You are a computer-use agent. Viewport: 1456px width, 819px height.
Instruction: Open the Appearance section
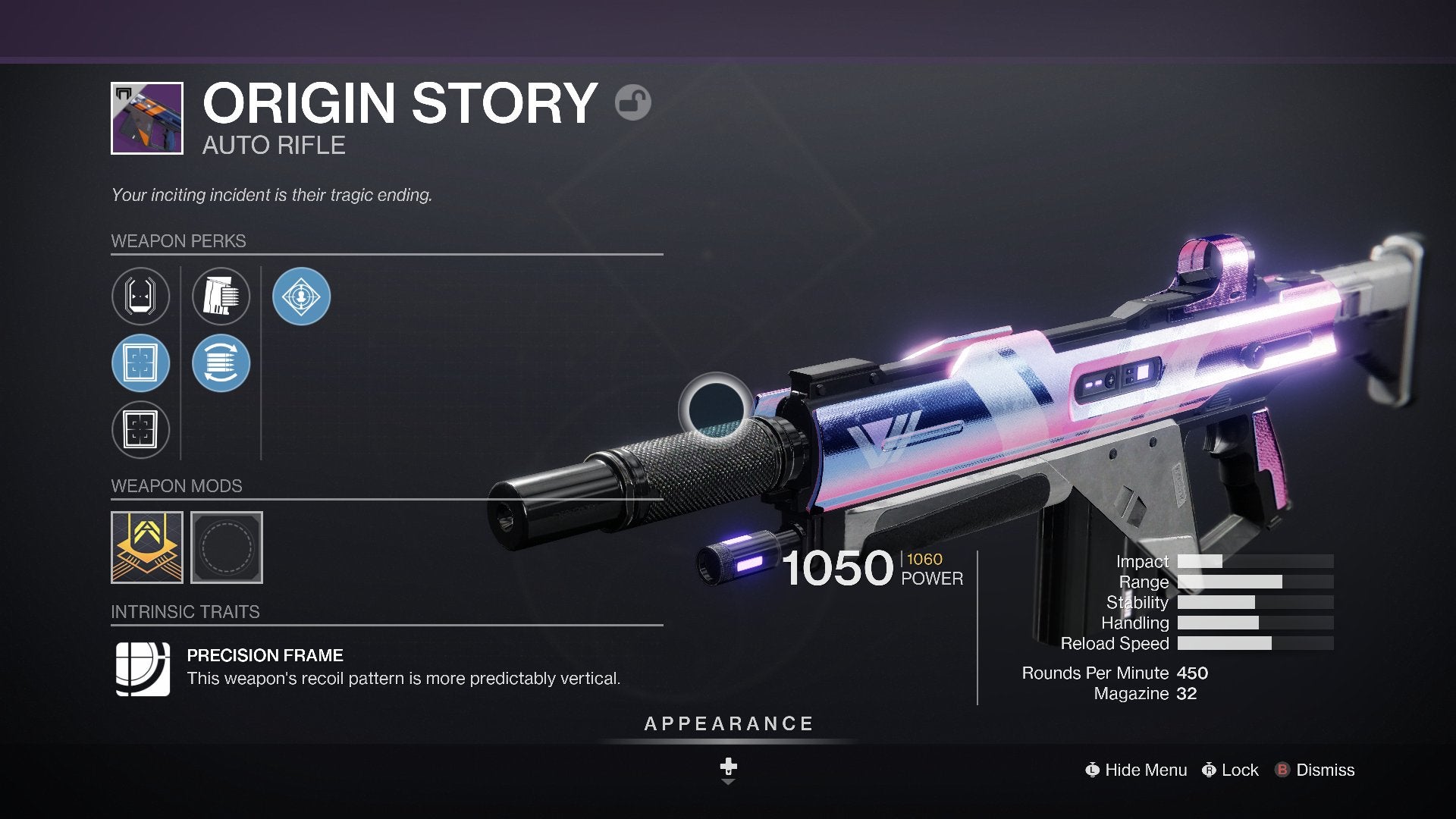point(728,724)
